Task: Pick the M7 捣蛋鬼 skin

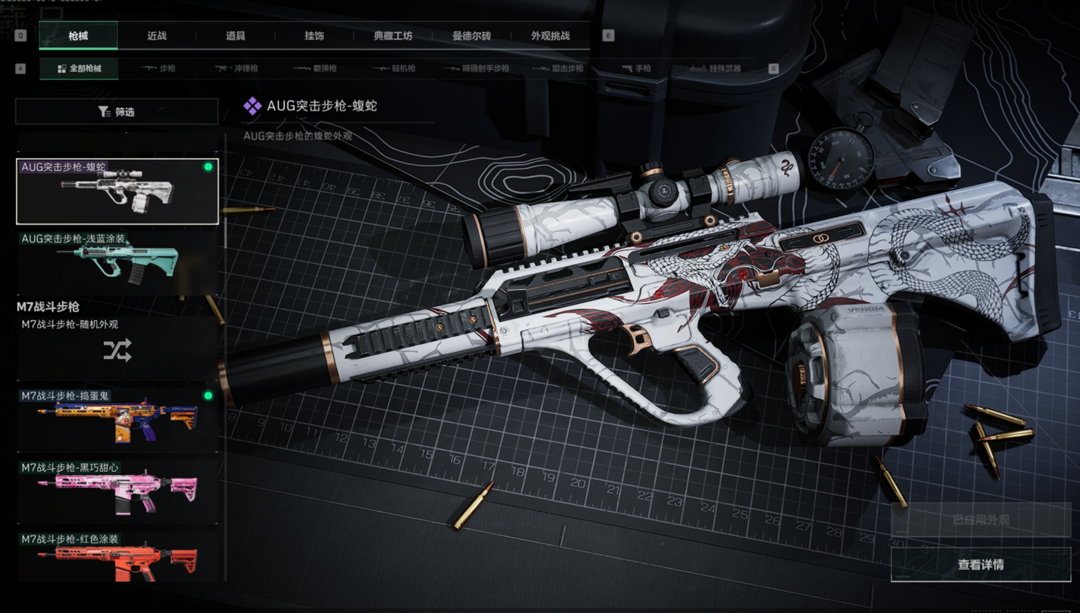Action: [117, 418]
